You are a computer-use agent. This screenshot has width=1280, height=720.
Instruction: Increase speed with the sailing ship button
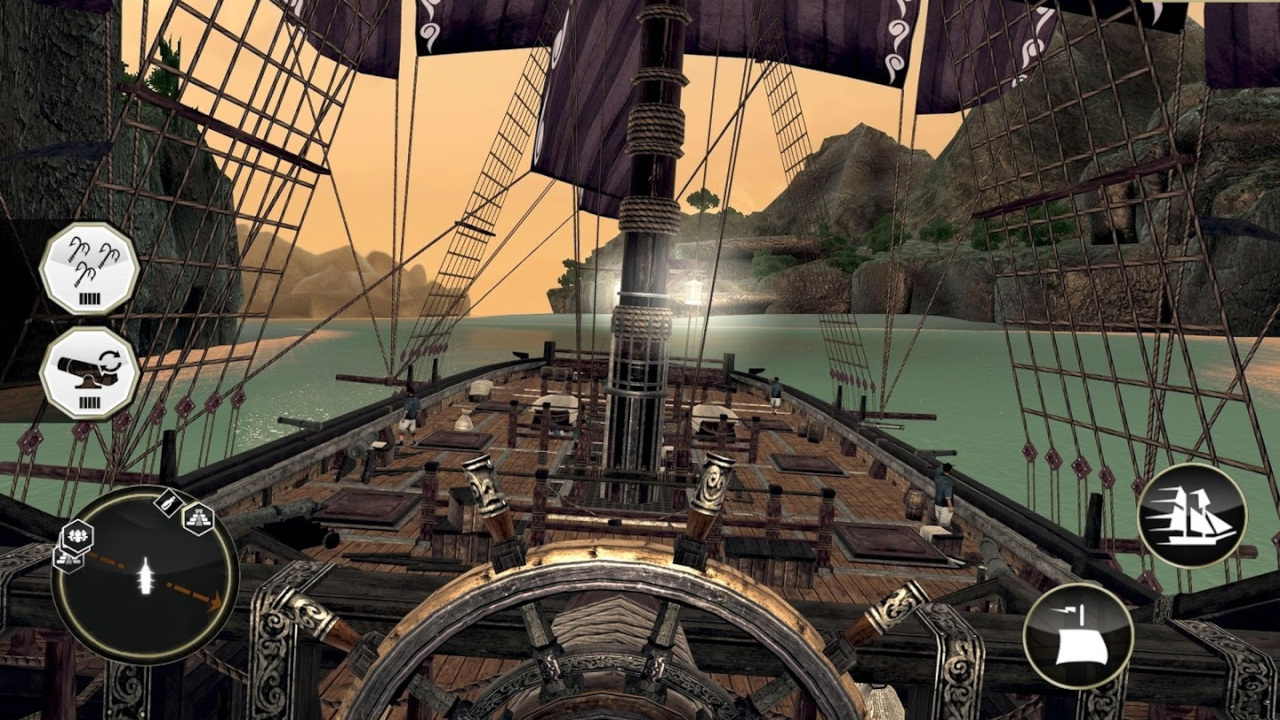pos(1192,516)
